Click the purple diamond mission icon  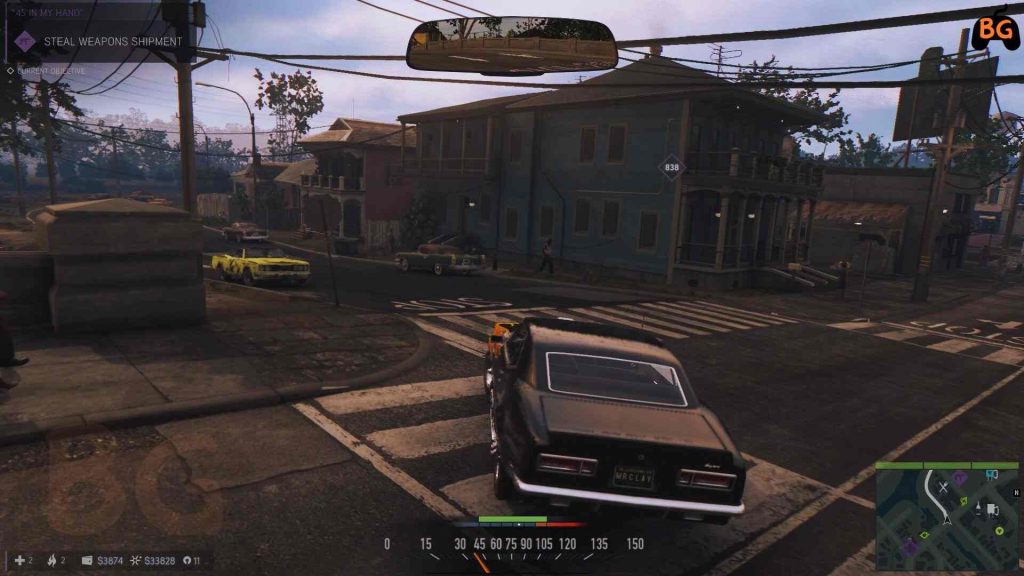pyautogui.click(x=24, y=41)
